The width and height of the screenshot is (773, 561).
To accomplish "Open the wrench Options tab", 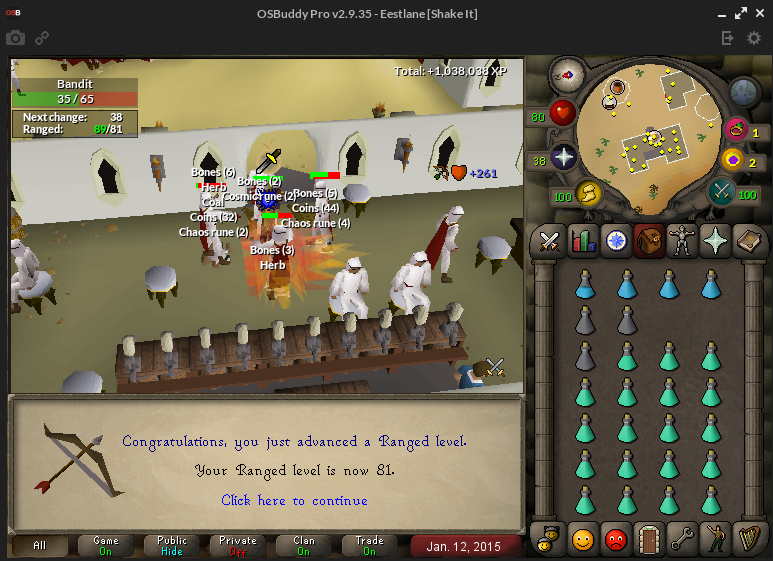I will point(683,539).
